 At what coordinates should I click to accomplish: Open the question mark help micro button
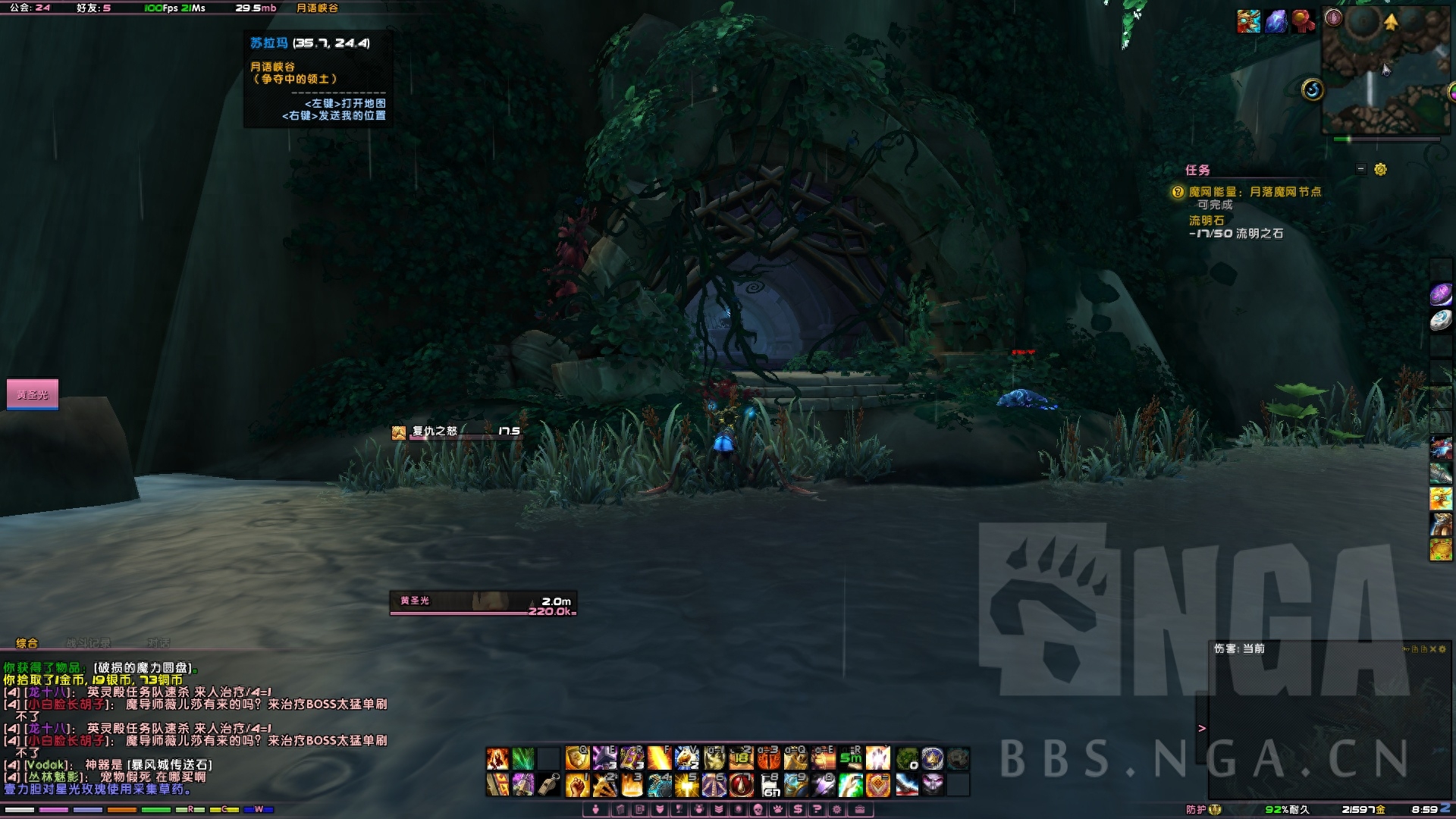pos(817,809)
